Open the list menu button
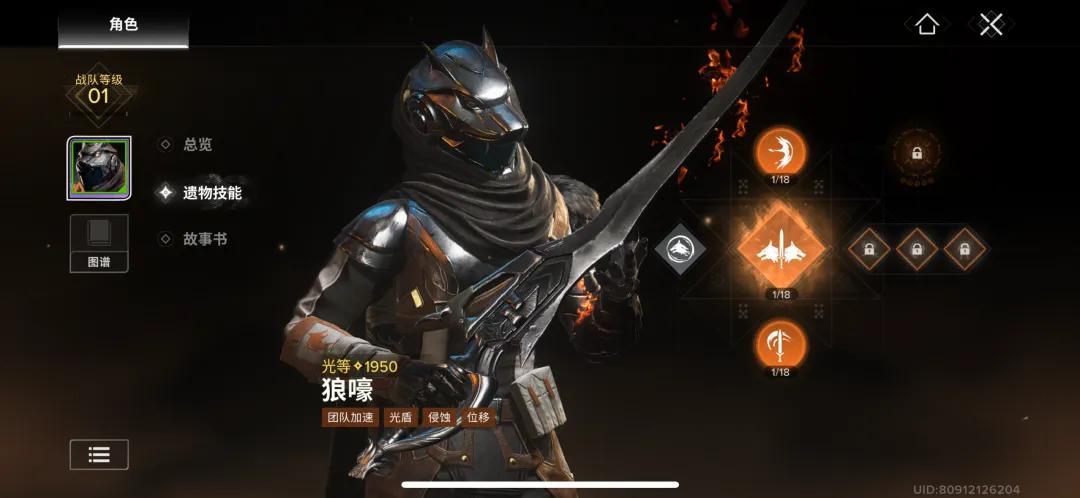This screenshot has height=498, width=1080. [x=99, y=454]
